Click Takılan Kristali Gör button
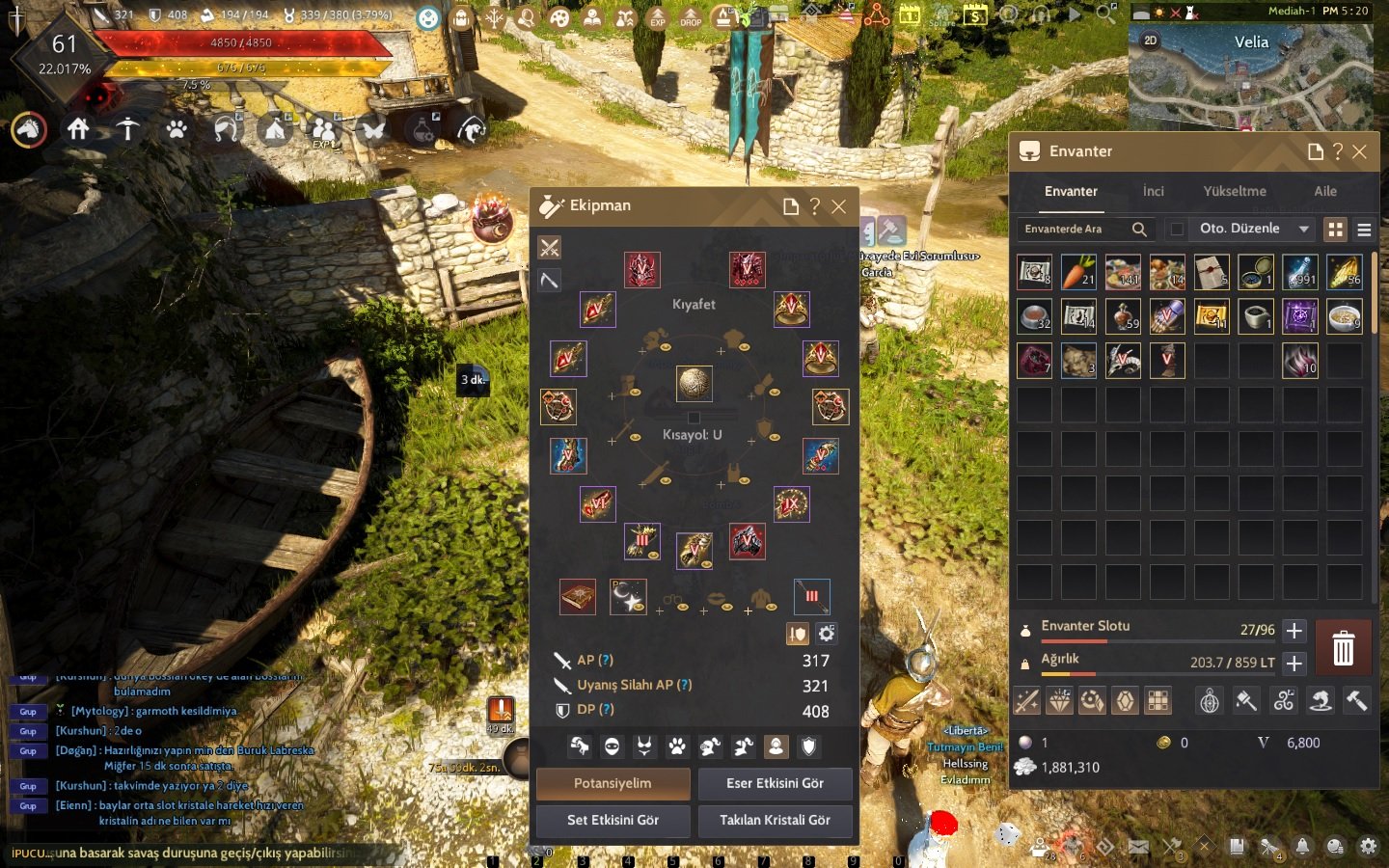 775,820
